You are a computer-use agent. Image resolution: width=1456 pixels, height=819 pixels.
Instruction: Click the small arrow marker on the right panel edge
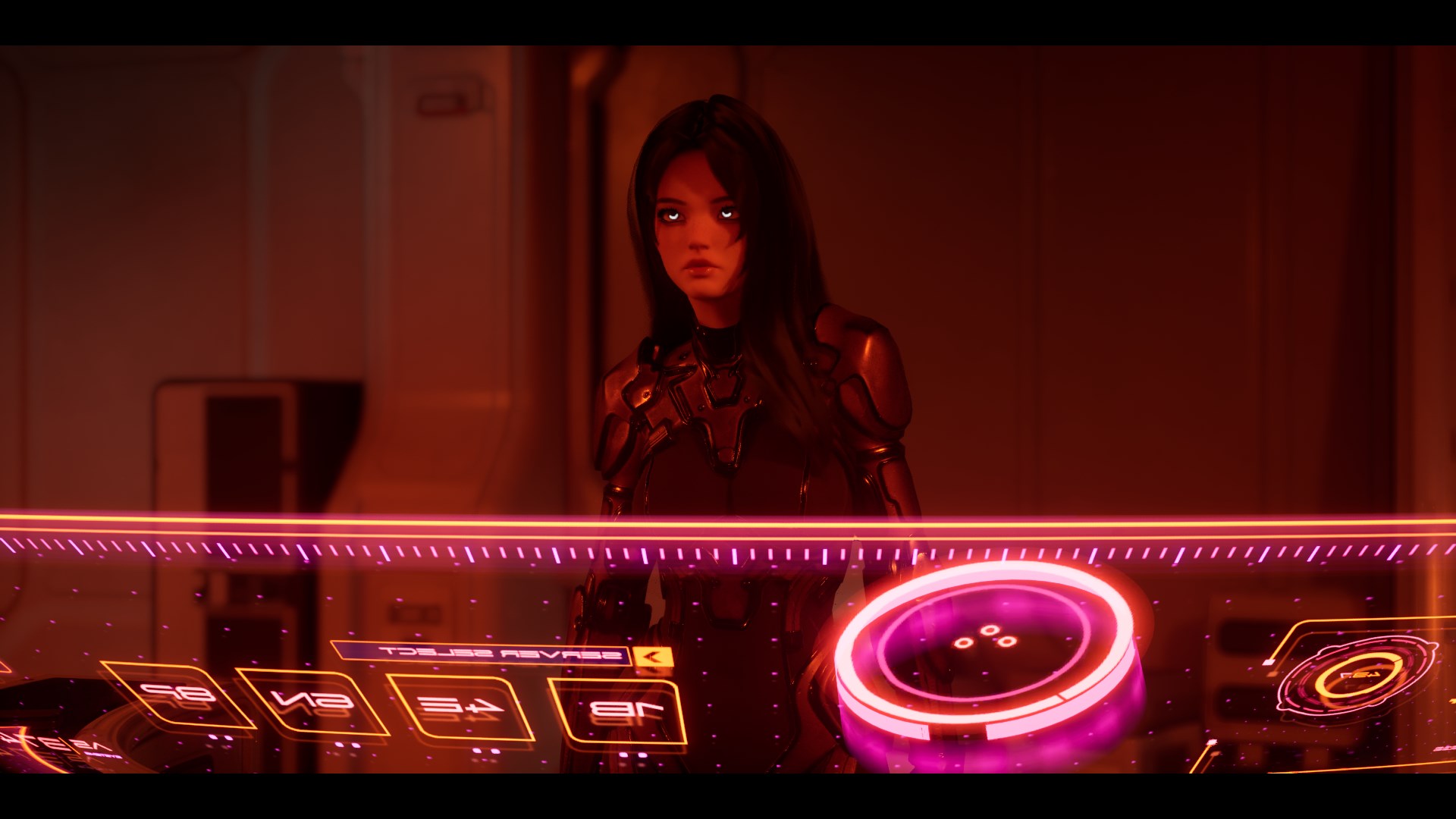click(1453, 701)
